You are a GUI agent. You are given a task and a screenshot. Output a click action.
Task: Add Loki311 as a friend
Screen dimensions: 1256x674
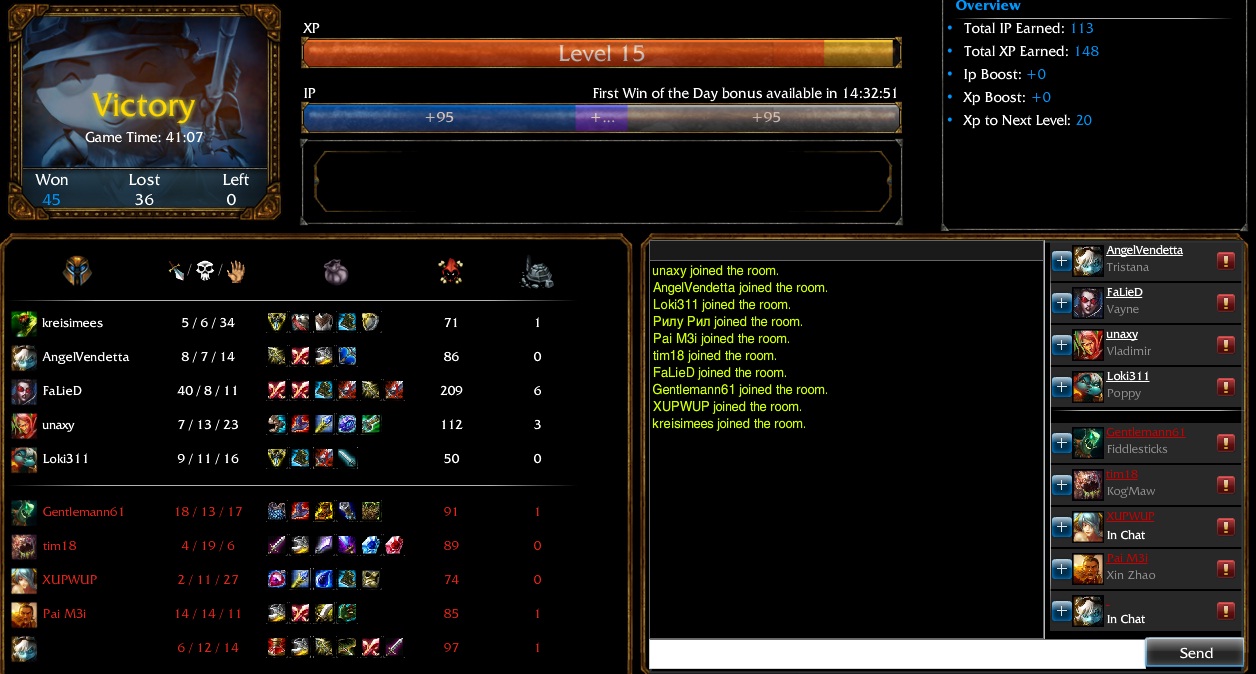coord(1061,387)
